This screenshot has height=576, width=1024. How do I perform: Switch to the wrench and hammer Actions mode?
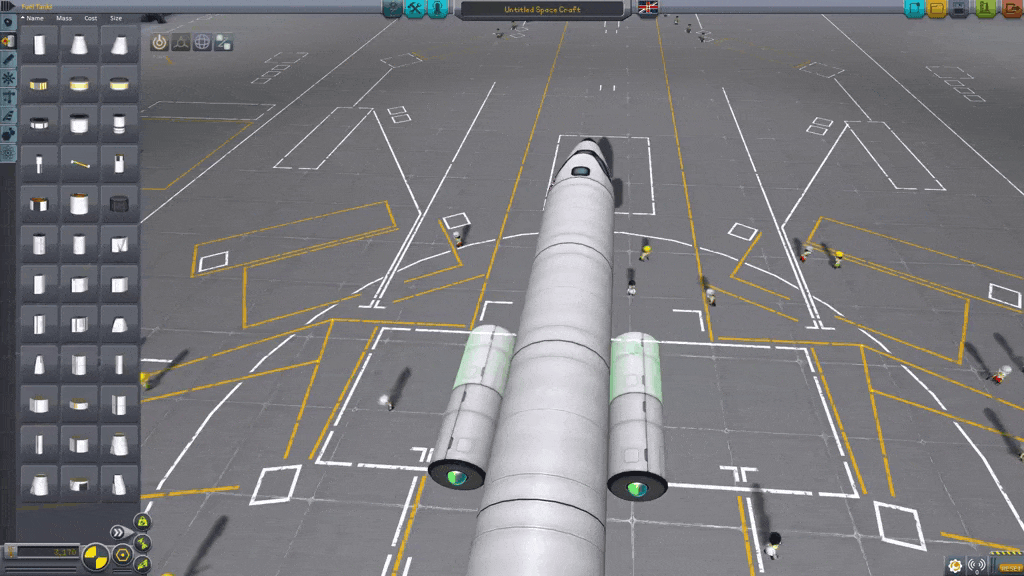415,9
